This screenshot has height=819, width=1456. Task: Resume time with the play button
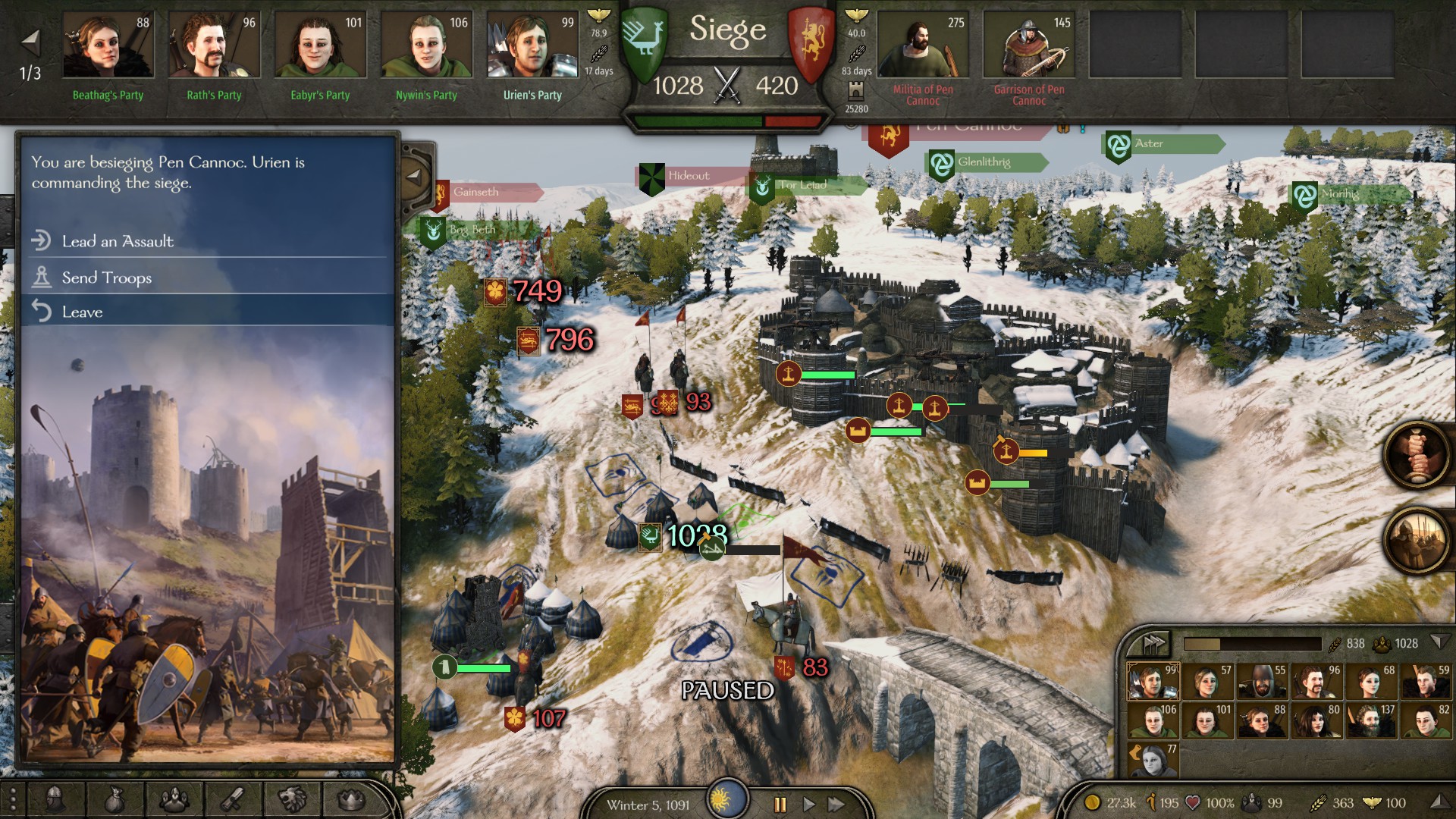pos(808,804)
